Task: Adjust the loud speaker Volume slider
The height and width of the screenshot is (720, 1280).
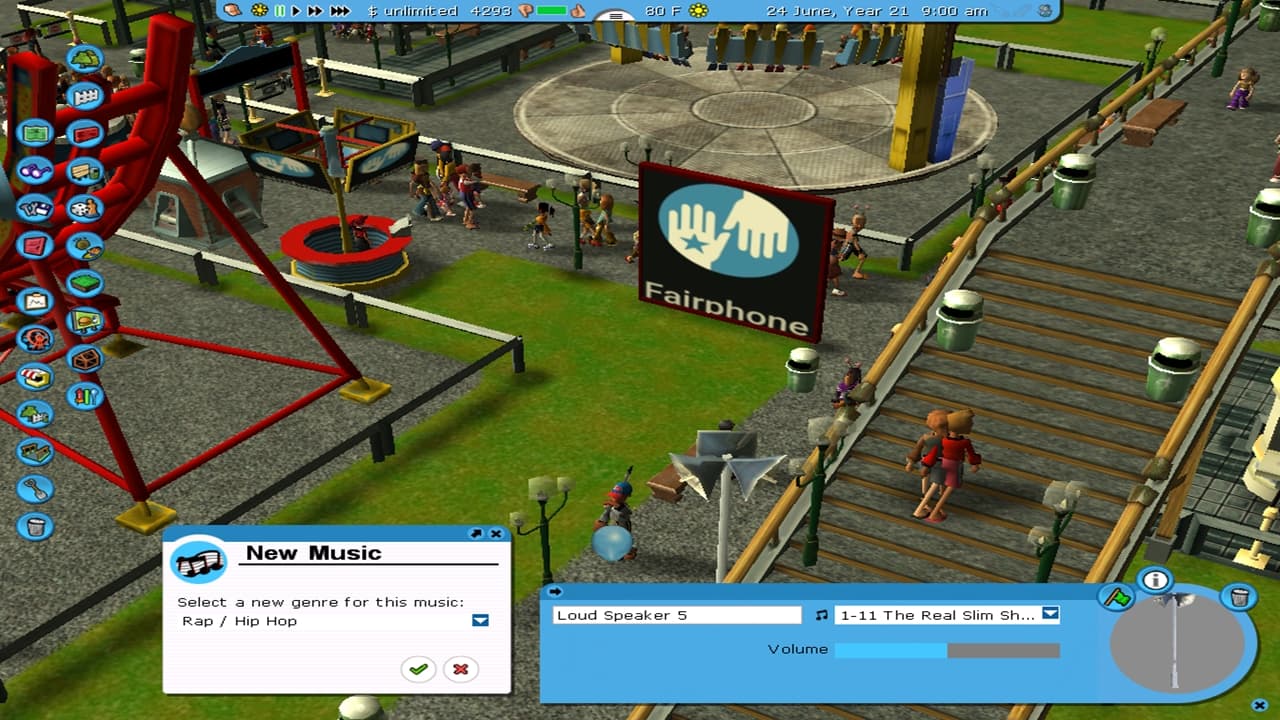Action: click(x=946, y=650)
